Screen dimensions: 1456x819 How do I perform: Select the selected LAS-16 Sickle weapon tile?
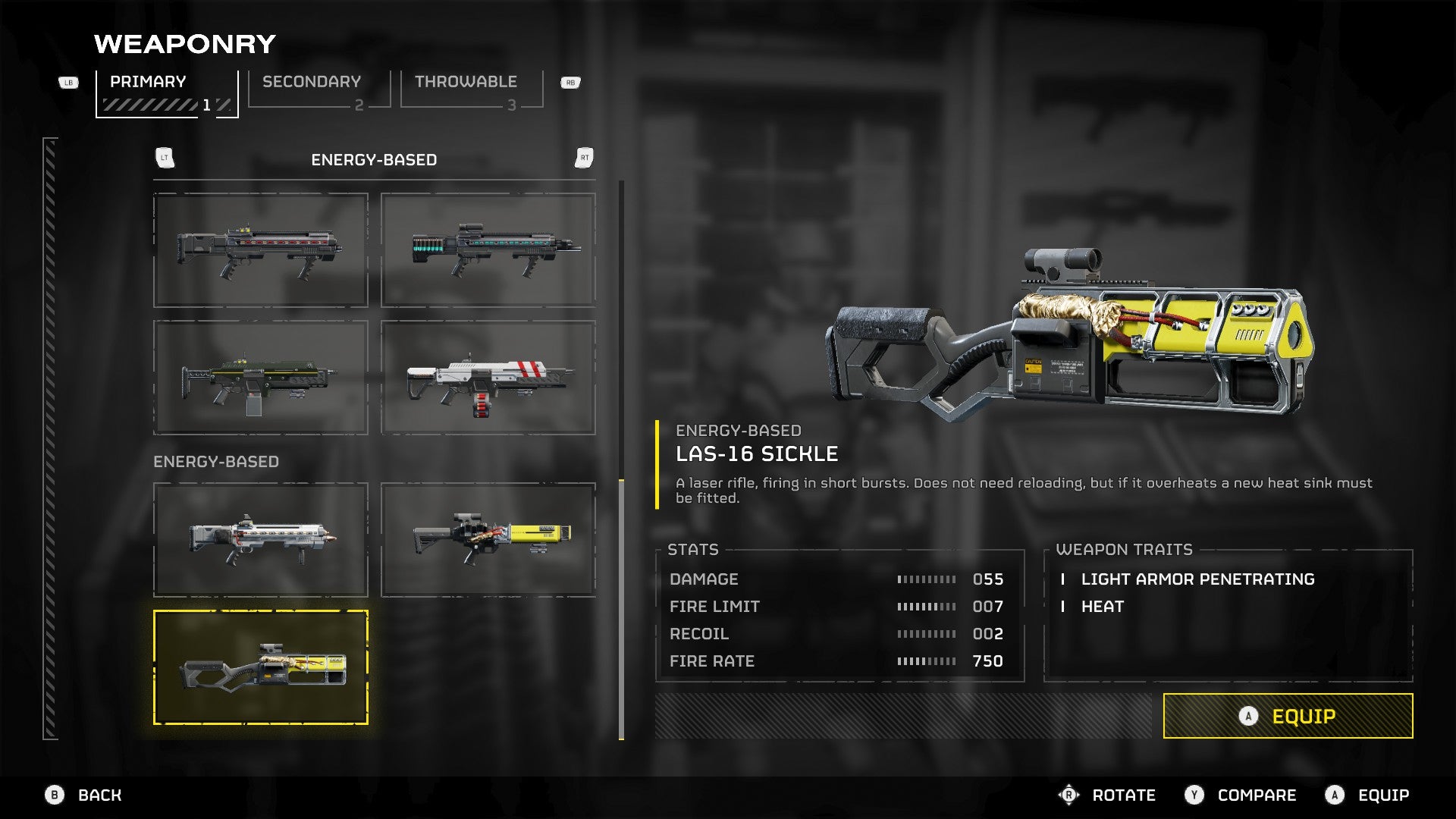coord(261,667)
